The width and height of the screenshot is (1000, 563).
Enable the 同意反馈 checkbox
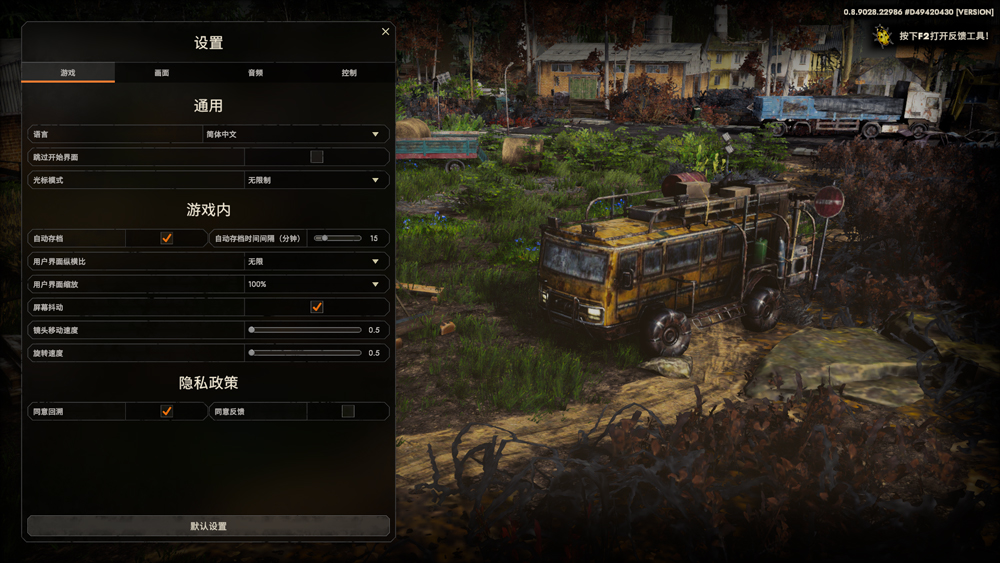point(348,411)
